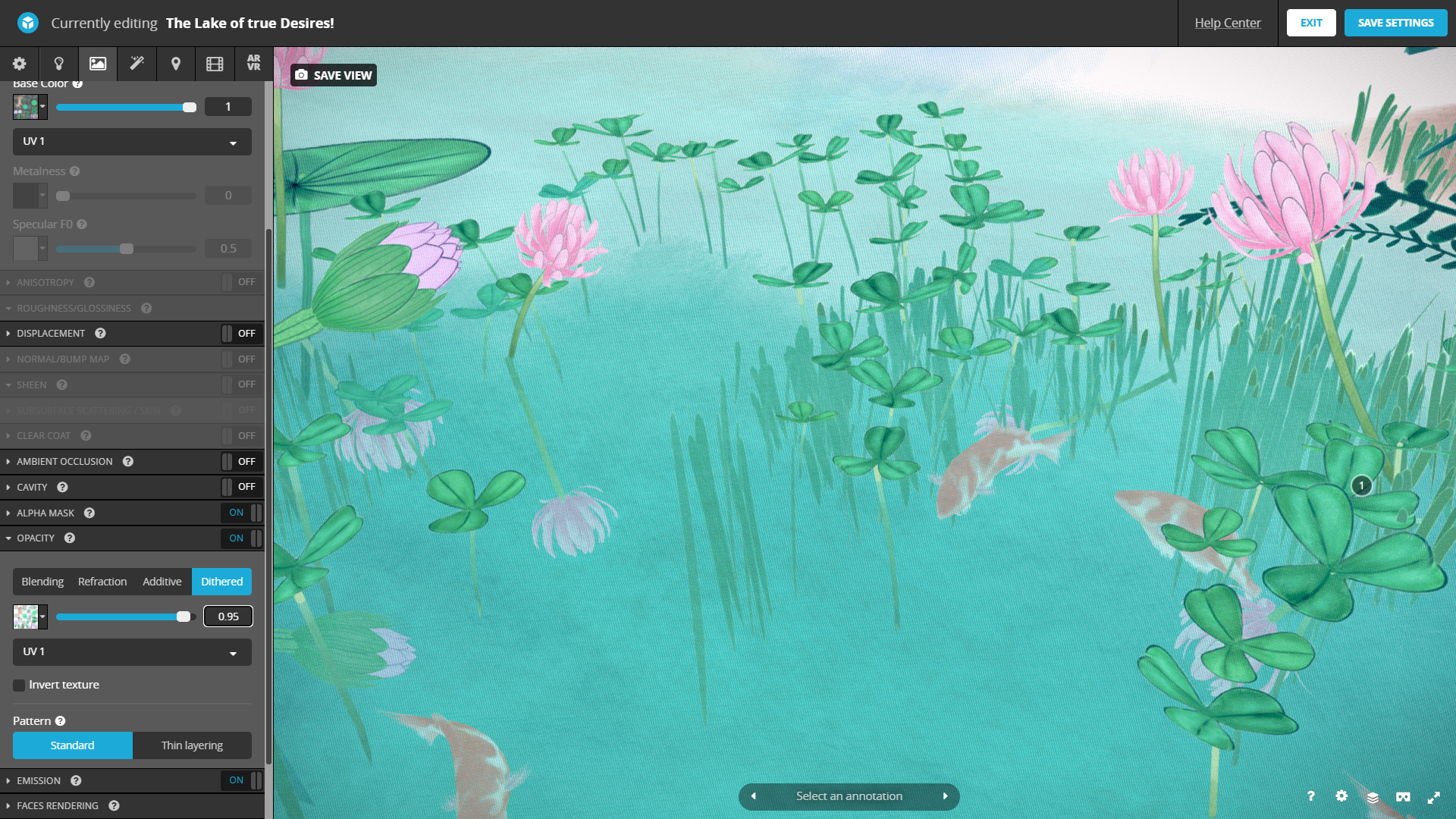Save the current camera view
Image resolution: width=1456 pixels, height=819 pixels.
click(x=334, y=75)
